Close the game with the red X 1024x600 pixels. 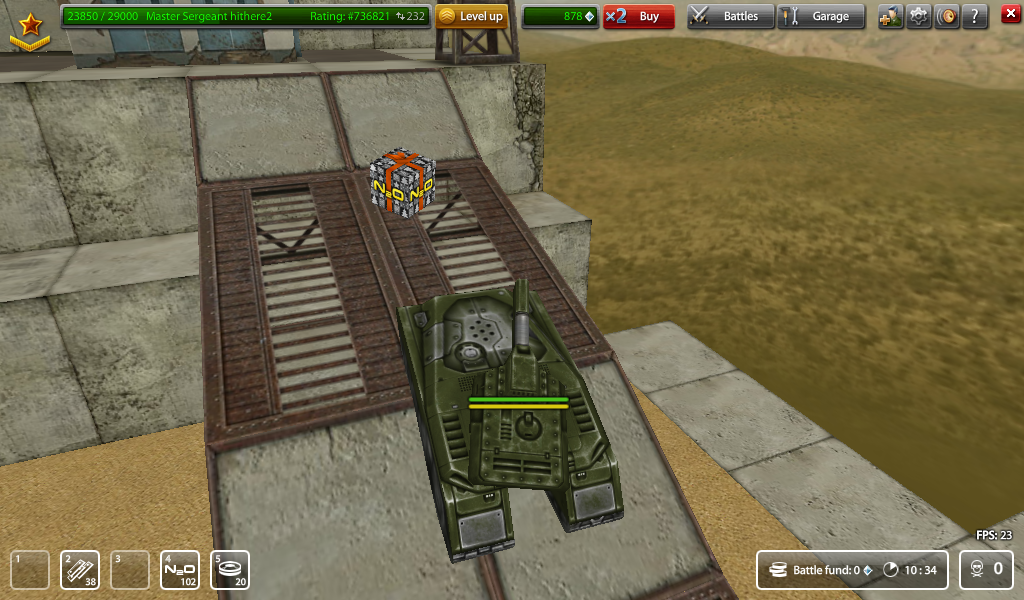[x=1010, y=14]
